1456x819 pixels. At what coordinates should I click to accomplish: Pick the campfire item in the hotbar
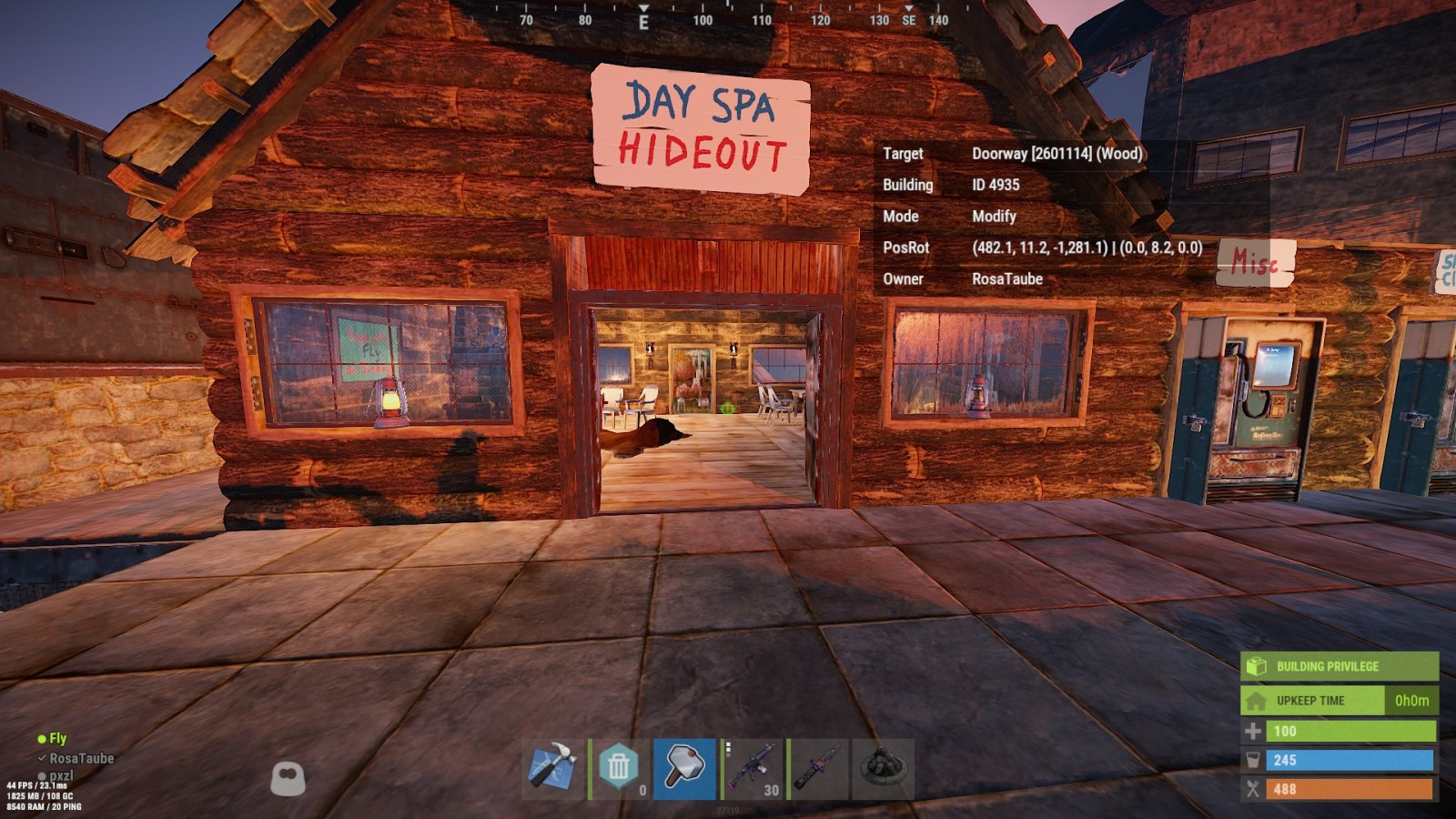coord(883,769)
